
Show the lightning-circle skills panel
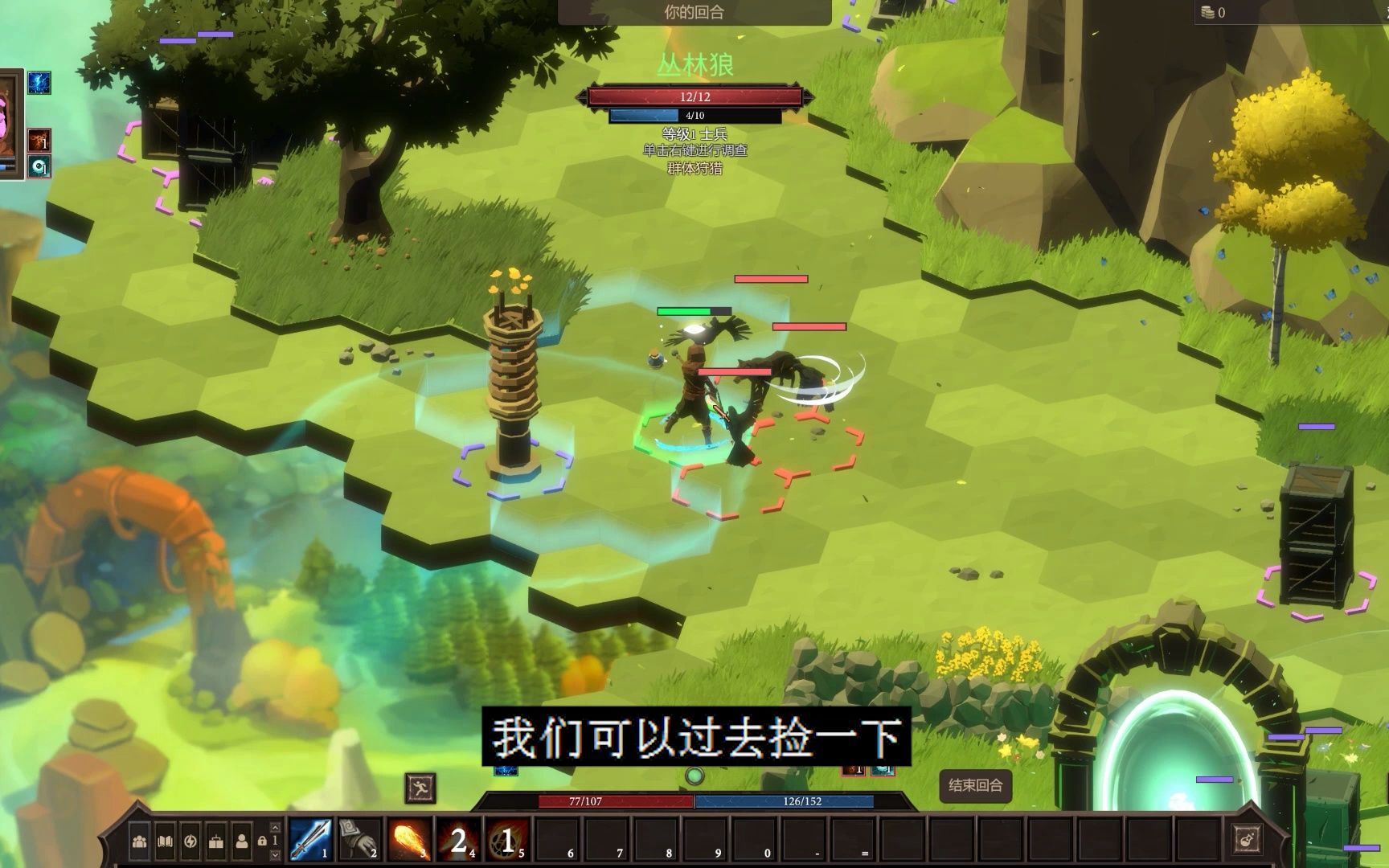point(191,841)
